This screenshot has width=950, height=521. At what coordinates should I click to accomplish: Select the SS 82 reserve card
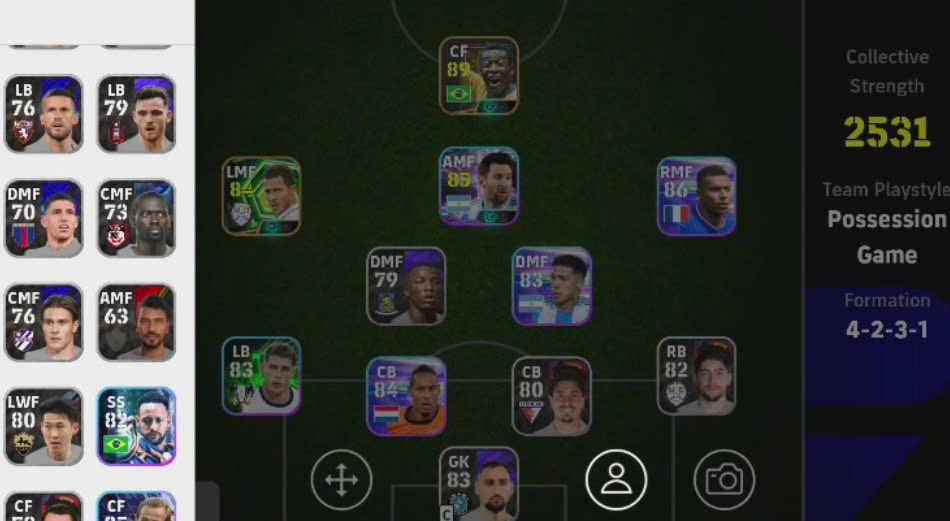(x=137, y=426)
